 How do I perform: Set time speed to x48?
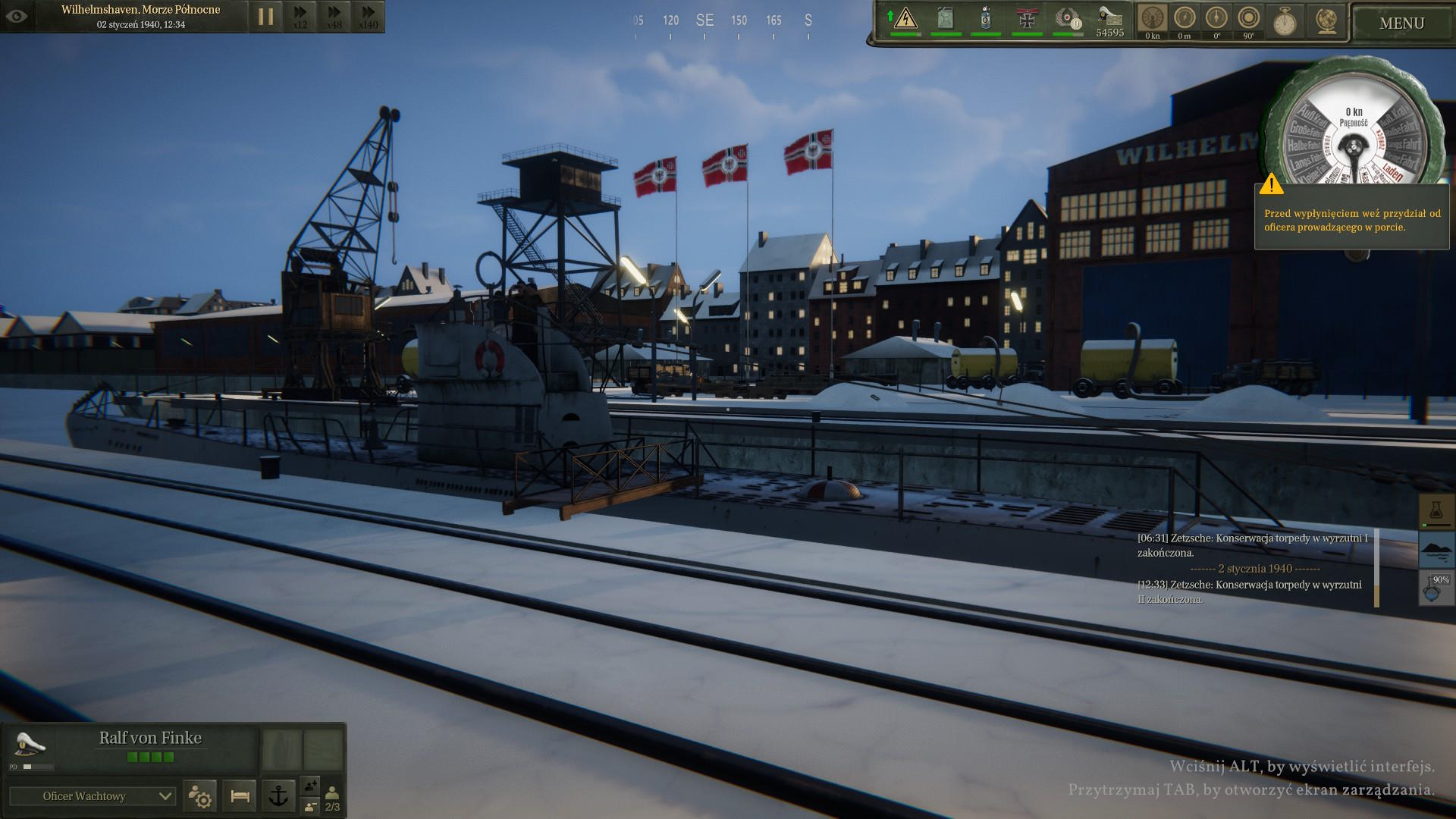pyautogui.click(x=334, y=16)
